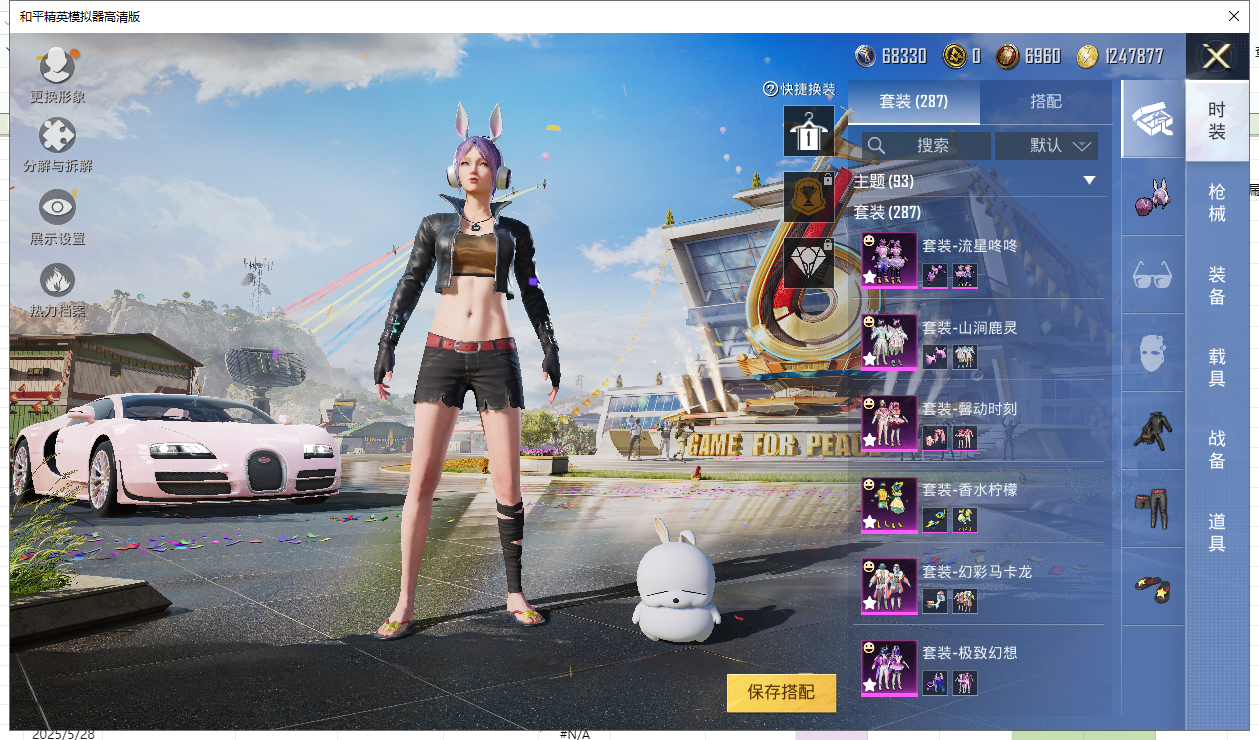Open the 枪械 firearms category
Screen dimensions: 1259x740
click(x=1217, y=202)
